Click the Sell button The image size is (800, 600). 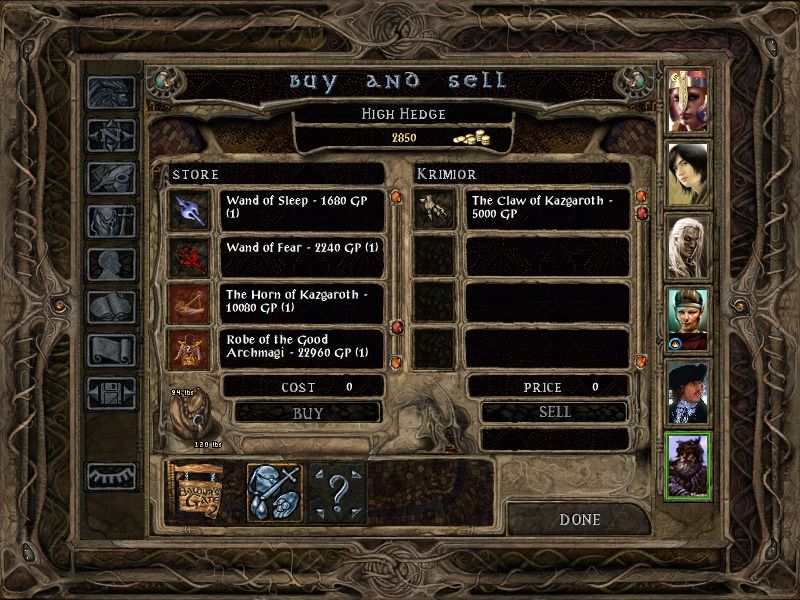tap(554, 412)
